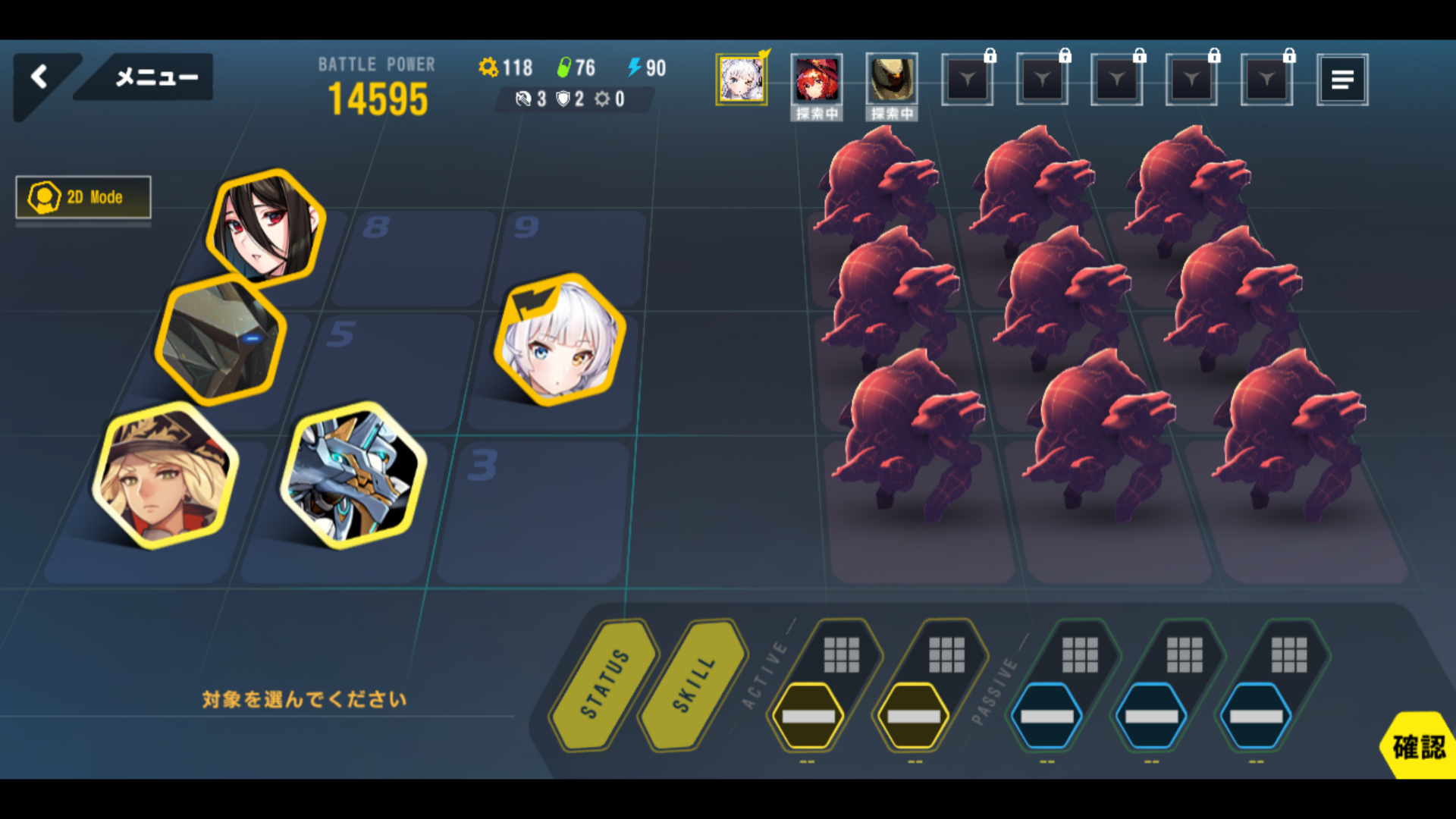
Task: Open the squad list hamburger menu
Action: tap(1342, 80)
